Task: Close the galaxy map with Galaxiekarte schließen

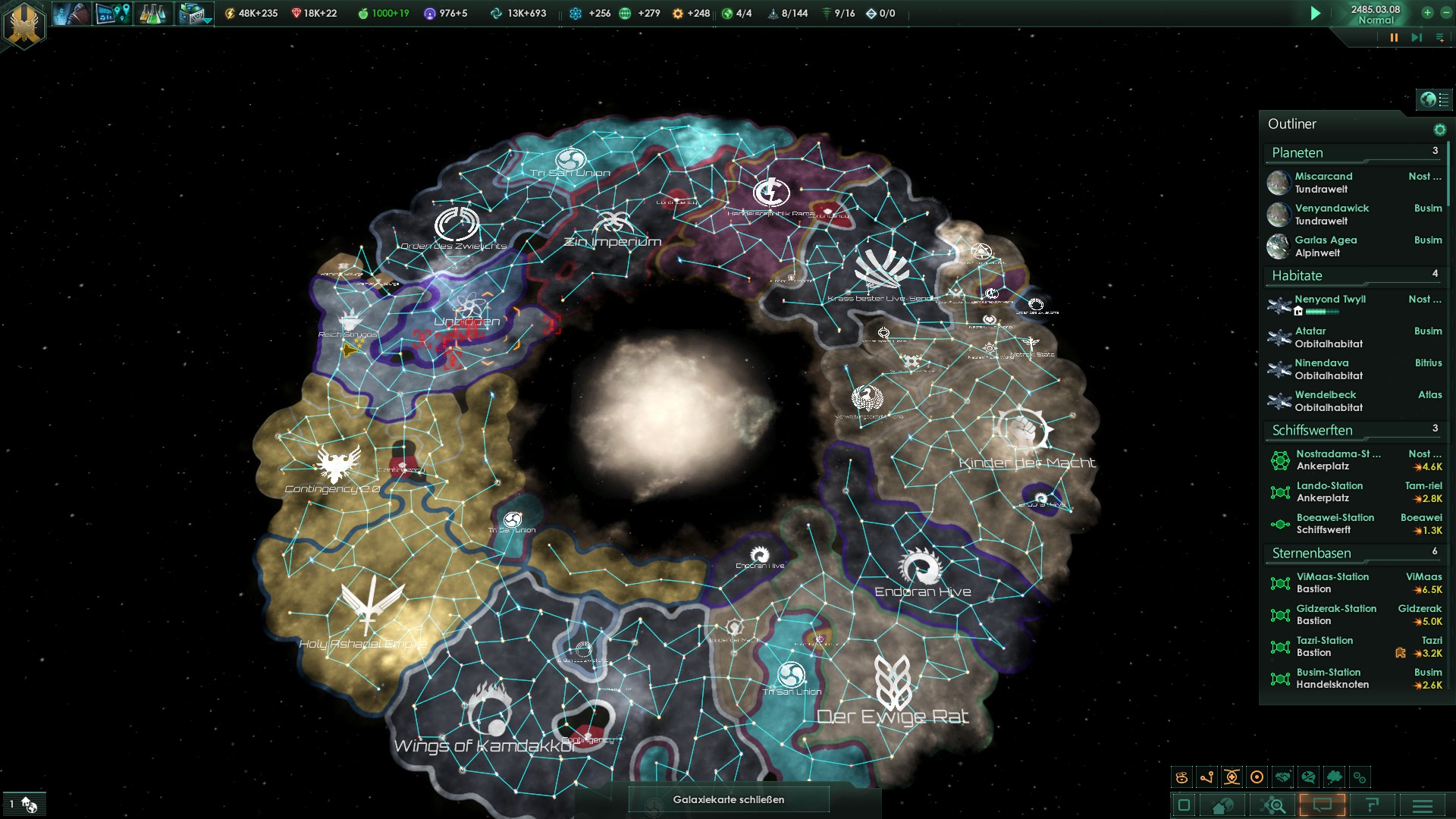Action: coord(728,799)
